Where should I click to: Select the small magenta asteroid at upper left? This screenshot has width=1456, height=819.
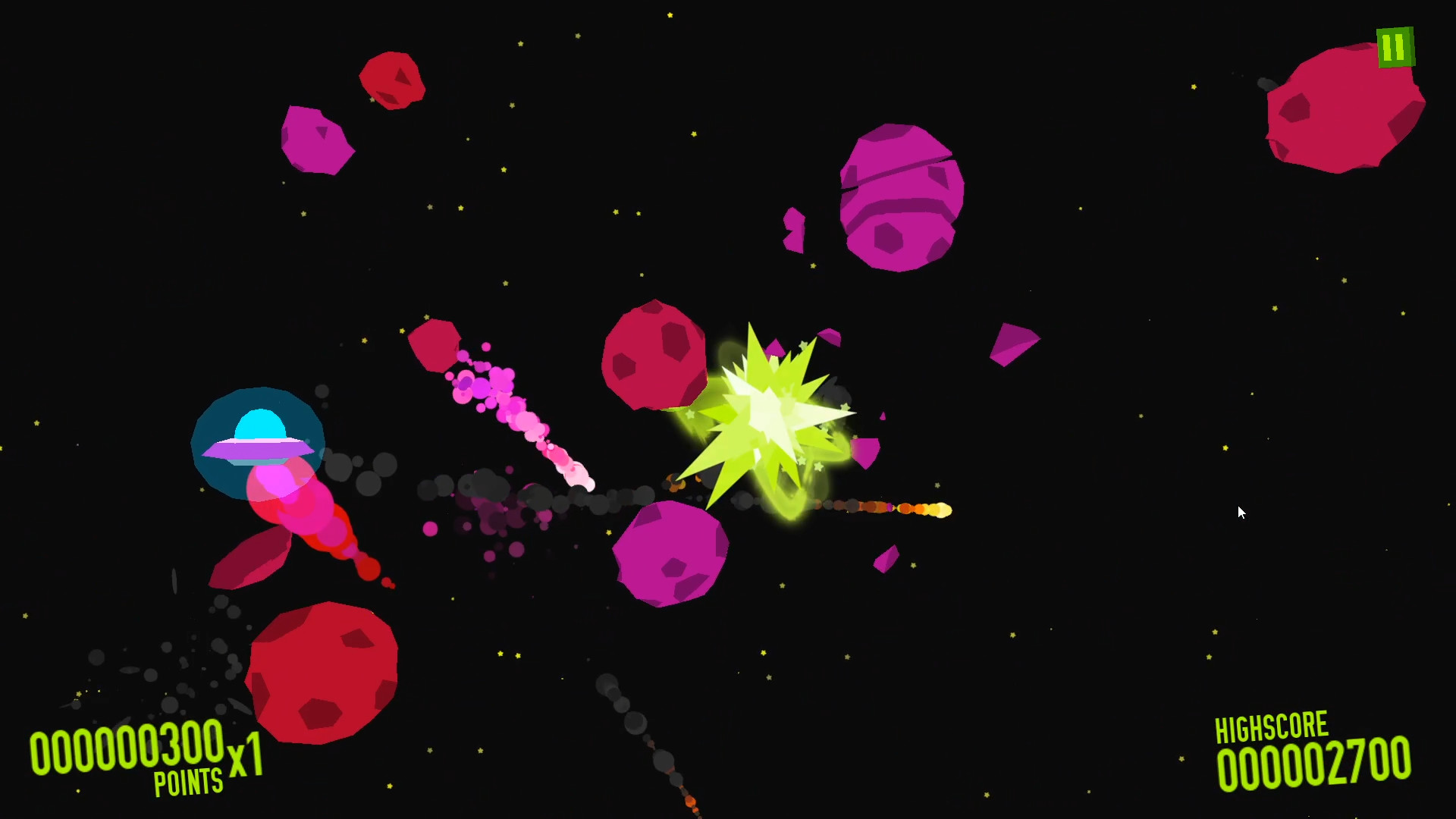pyautogui.click(x=318, y=140)
